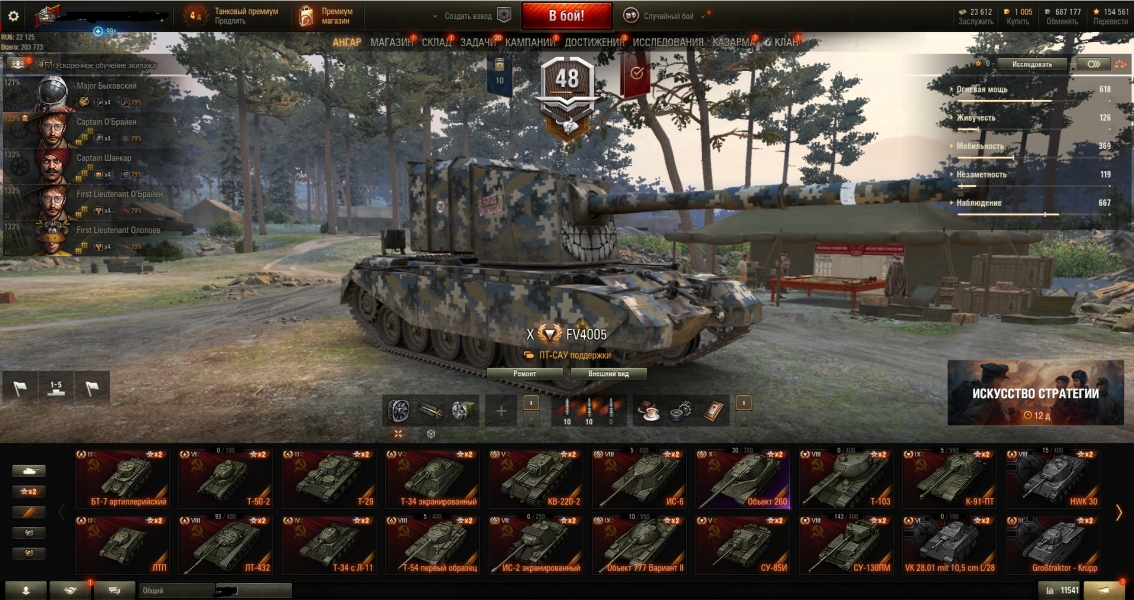Open Внешний вид customization
The width and height of the screenshot is (1134, 600).
608,374
